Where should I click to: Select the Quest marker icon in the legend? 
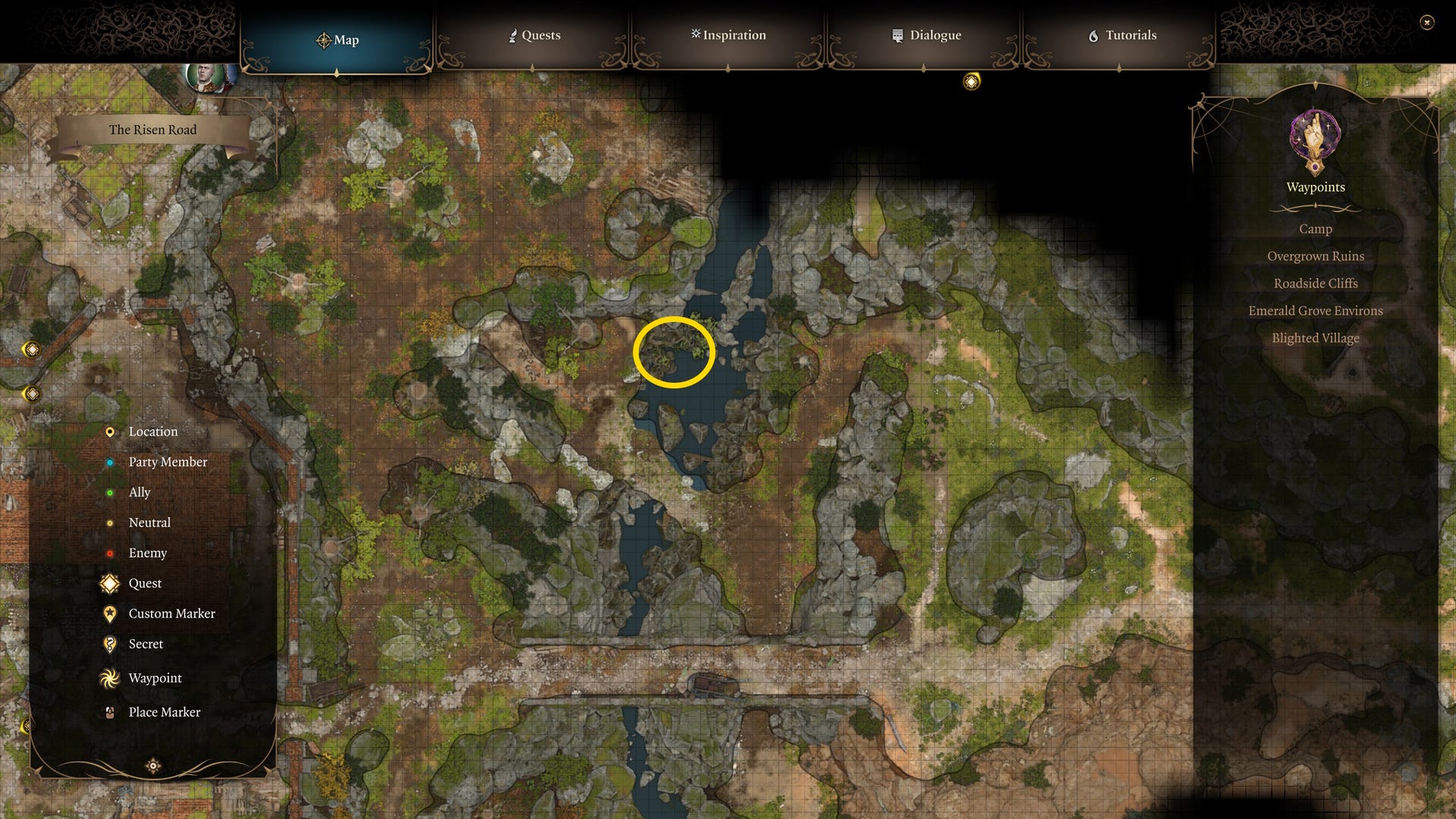coord(110,583)
